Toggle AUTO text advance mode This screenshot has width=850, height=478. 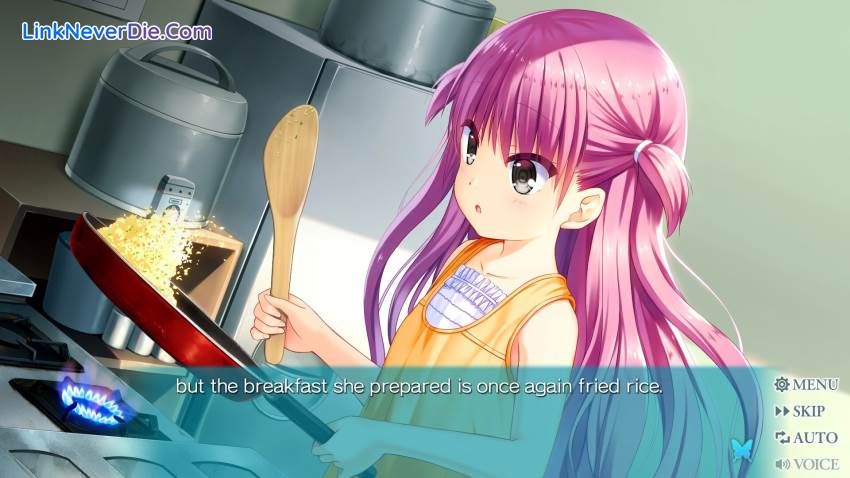click(806, 437)
